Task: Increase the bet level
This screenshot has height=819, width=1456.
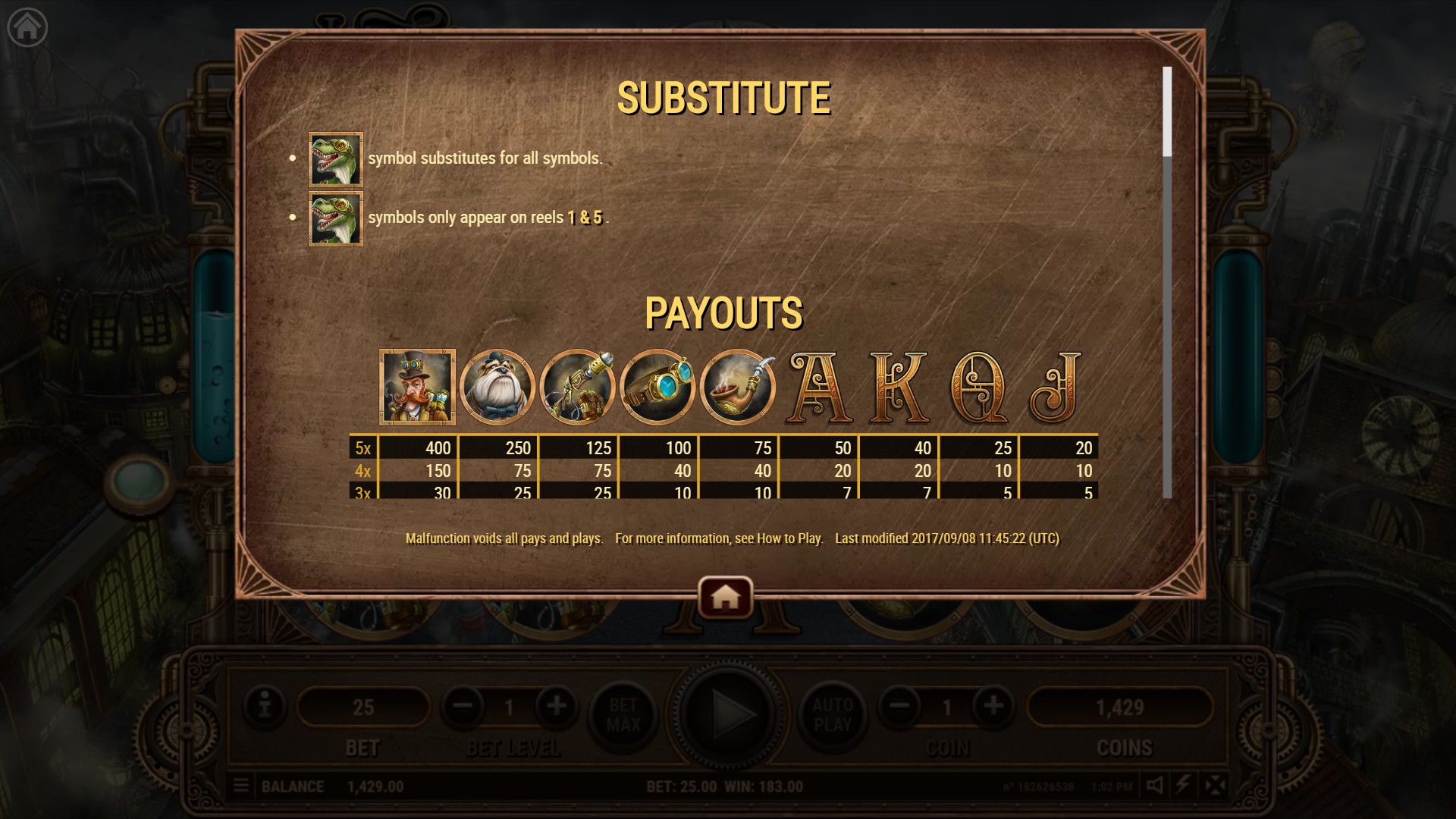Action: (557, 707)
